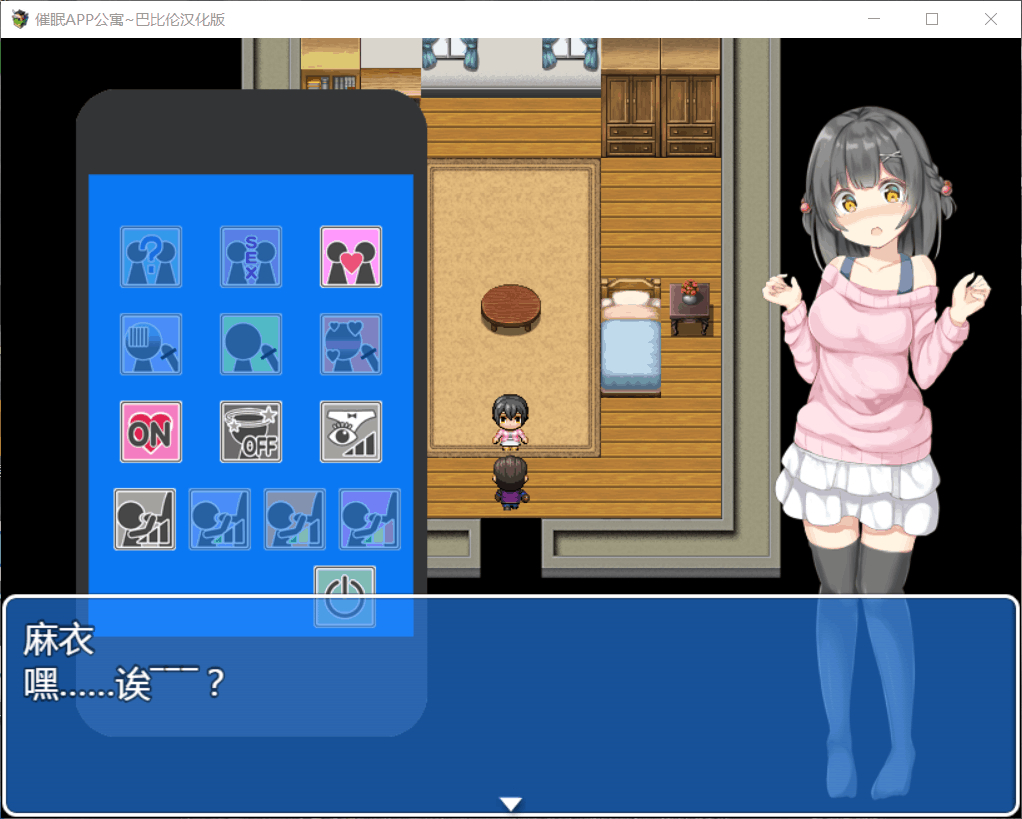Select the pink heart couple app icon
The width and height of the screenshot is (1022, 819).
351,257
